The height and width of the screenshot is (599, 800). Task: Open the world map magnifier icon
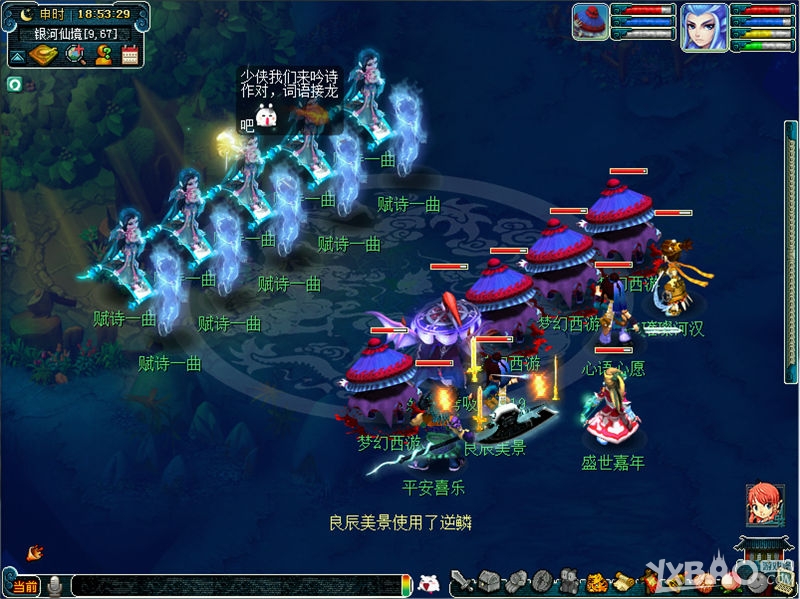[x=74, y=54]
